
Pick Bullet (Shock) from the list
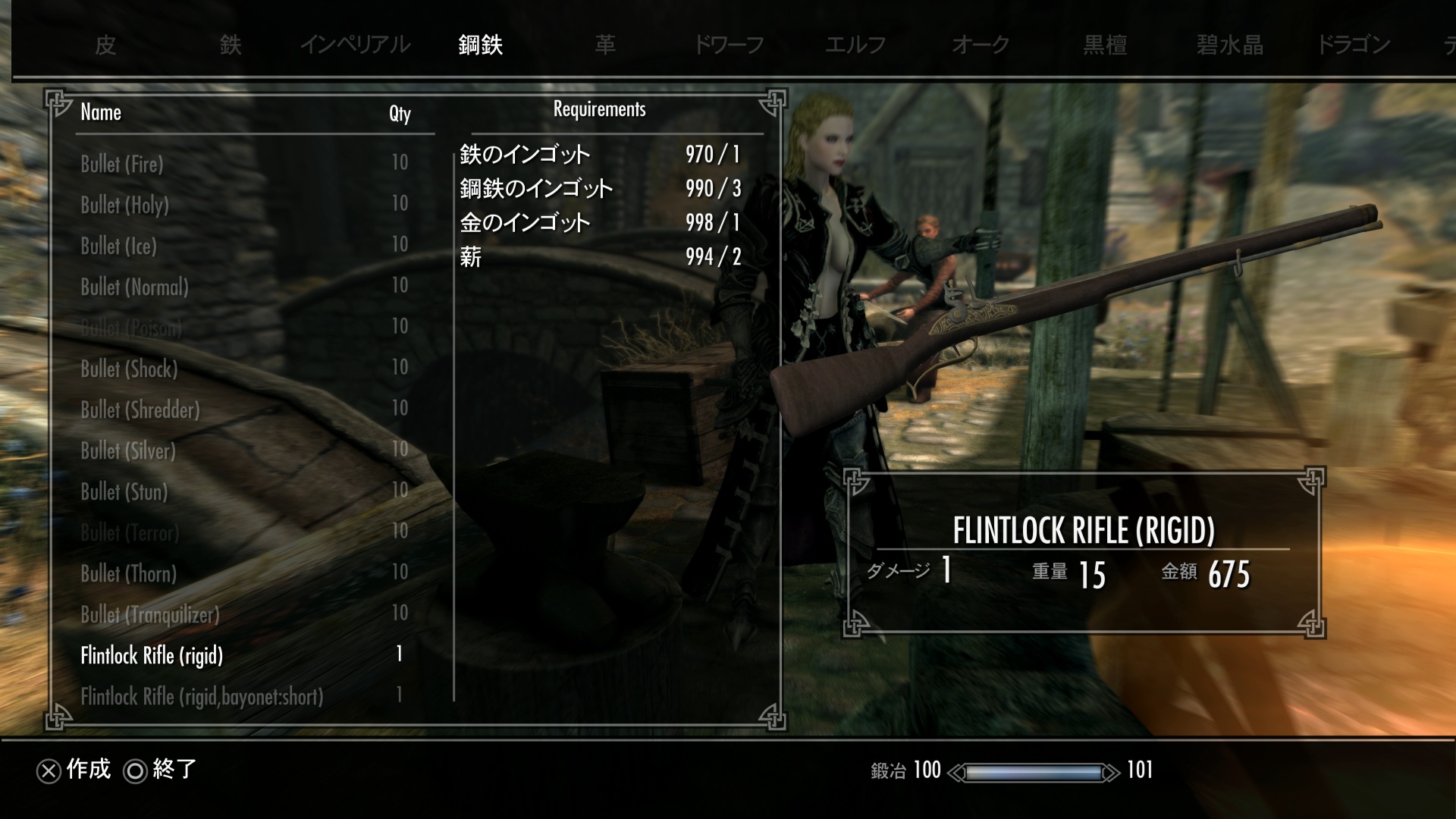pos(130,369)
